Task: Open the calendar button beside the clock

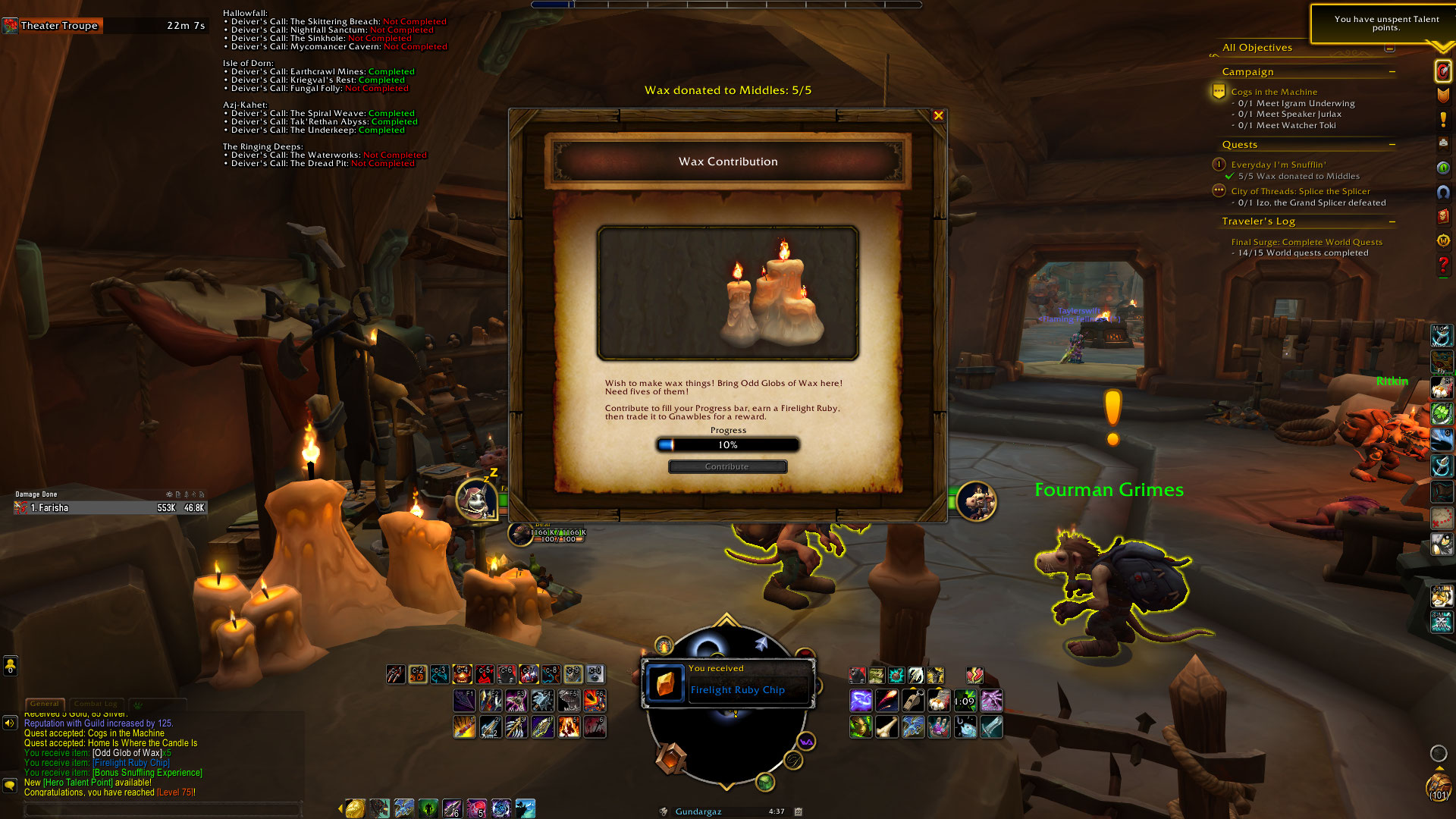Action: click(799, 811)
